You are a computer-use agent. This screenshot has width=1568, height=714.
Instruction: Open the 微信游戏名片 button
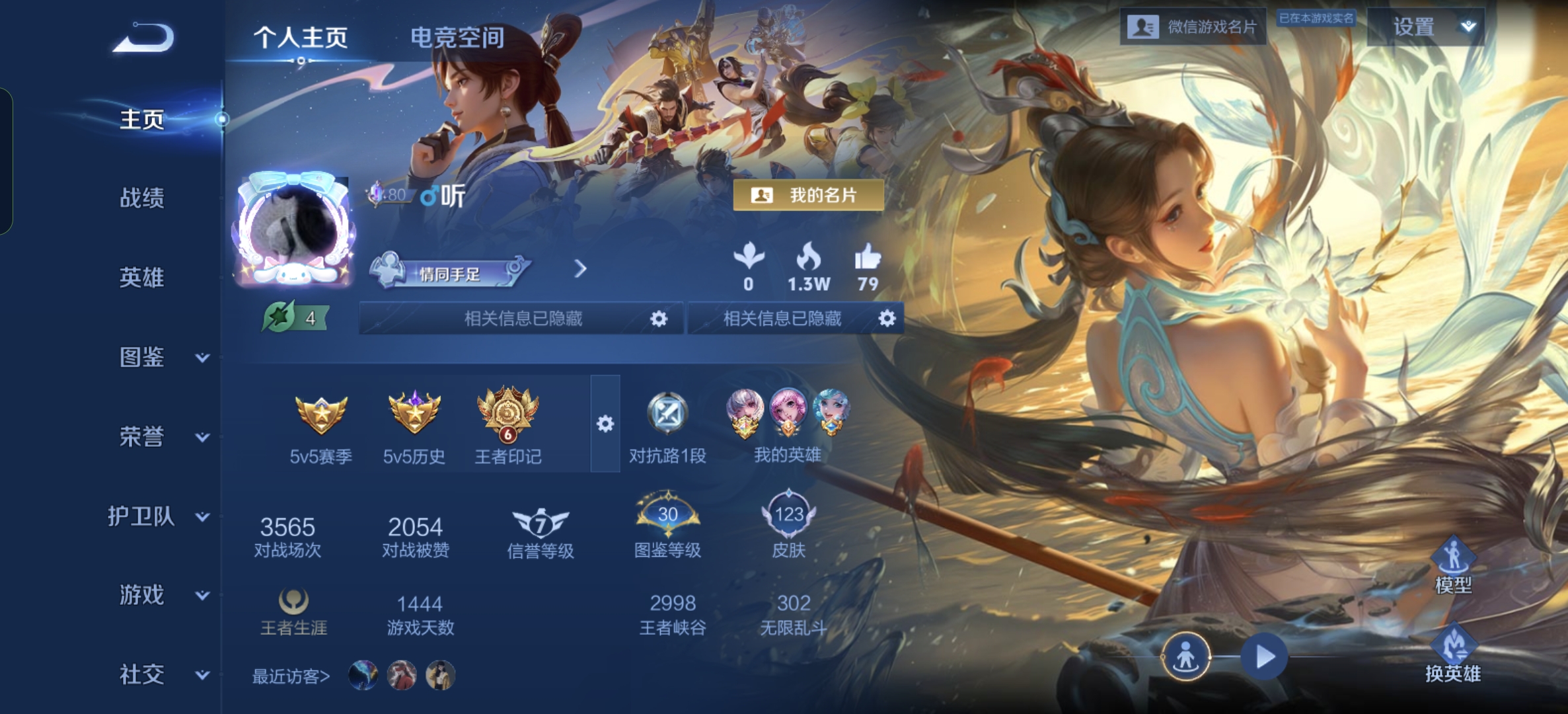[1193, 27]
